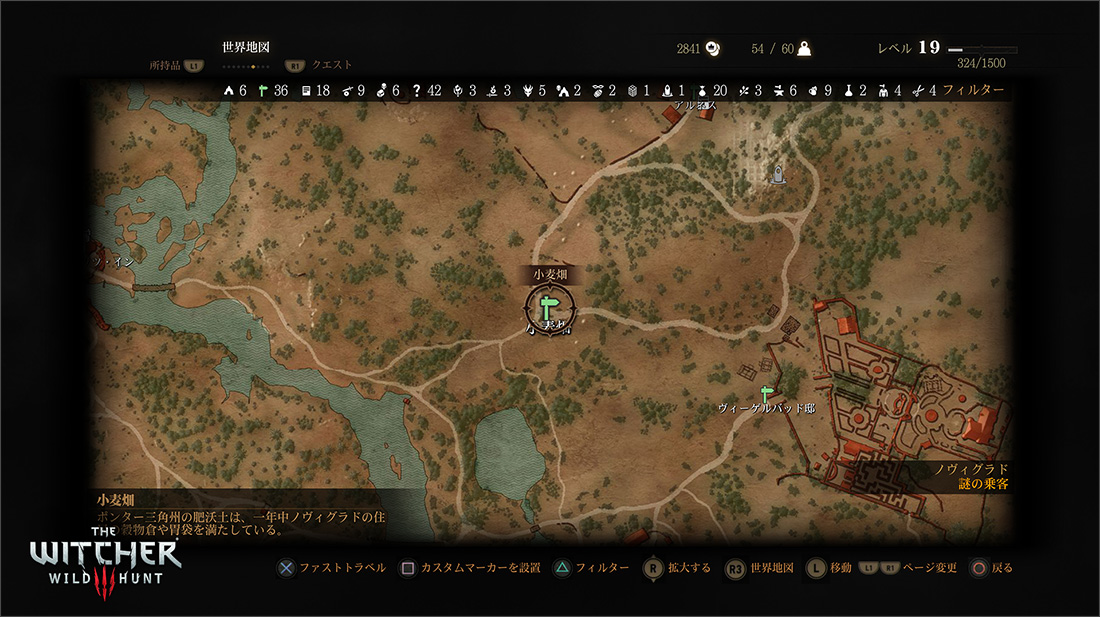Switch to the クエスト quest tab
Screen dimensions: 1100x617
(332, 65)
